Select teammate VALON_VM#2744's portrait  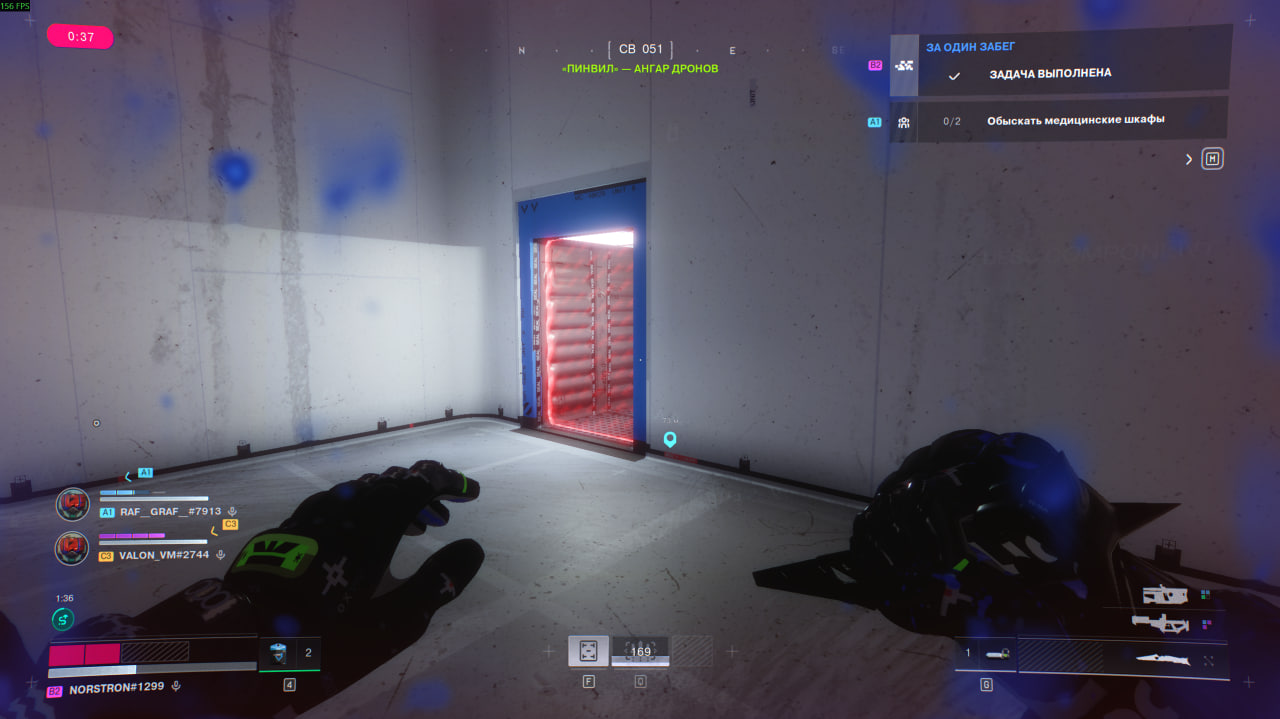click(73, 547)
